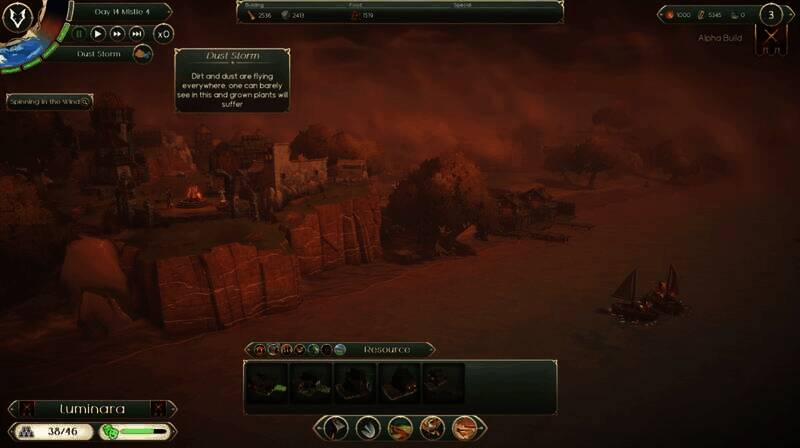
Task: Select the last round icon in bottom toolbar
Action: click(464, 428)
